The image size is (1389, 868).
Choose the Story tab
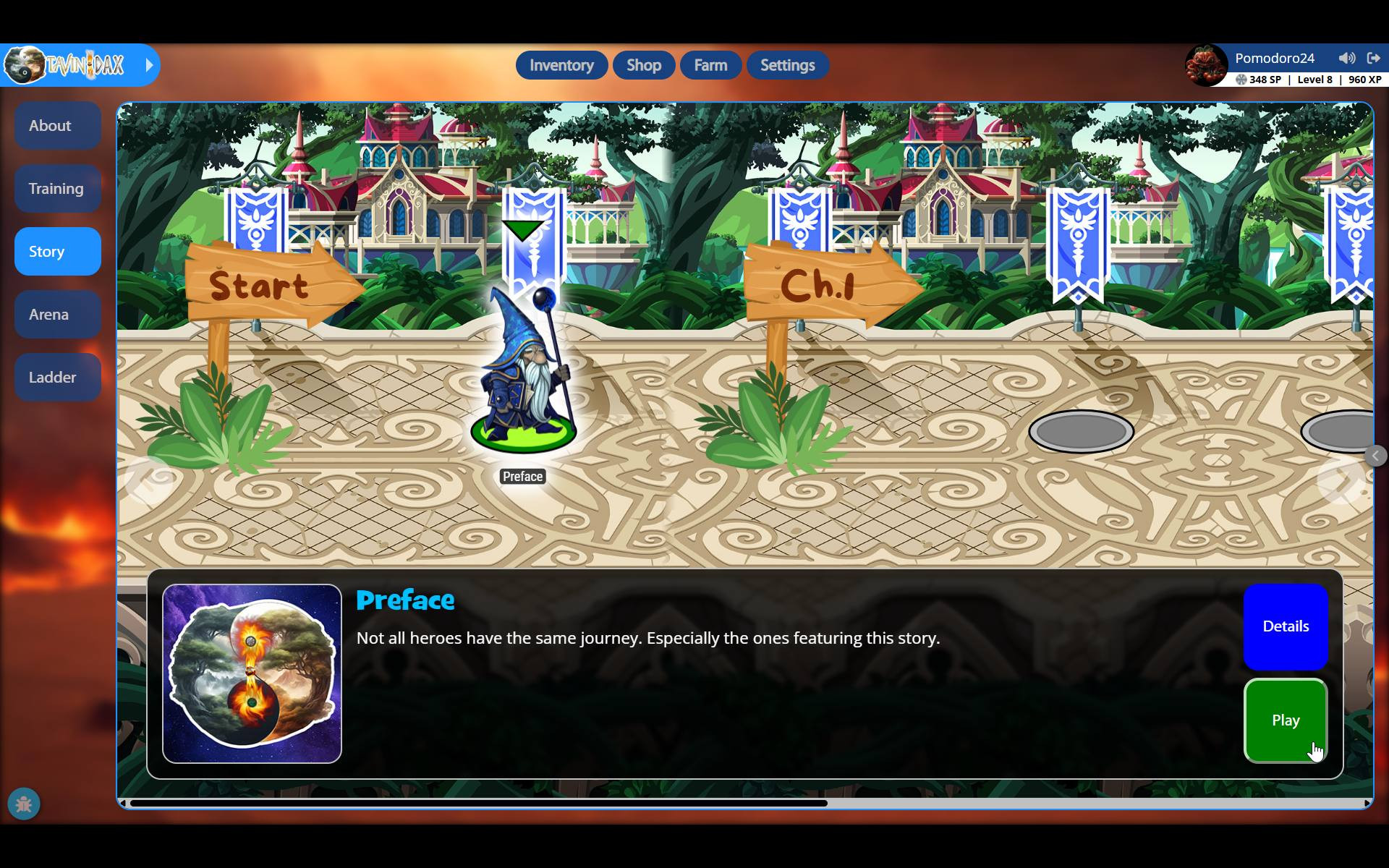pyautogui.click(x=57, y=252)
